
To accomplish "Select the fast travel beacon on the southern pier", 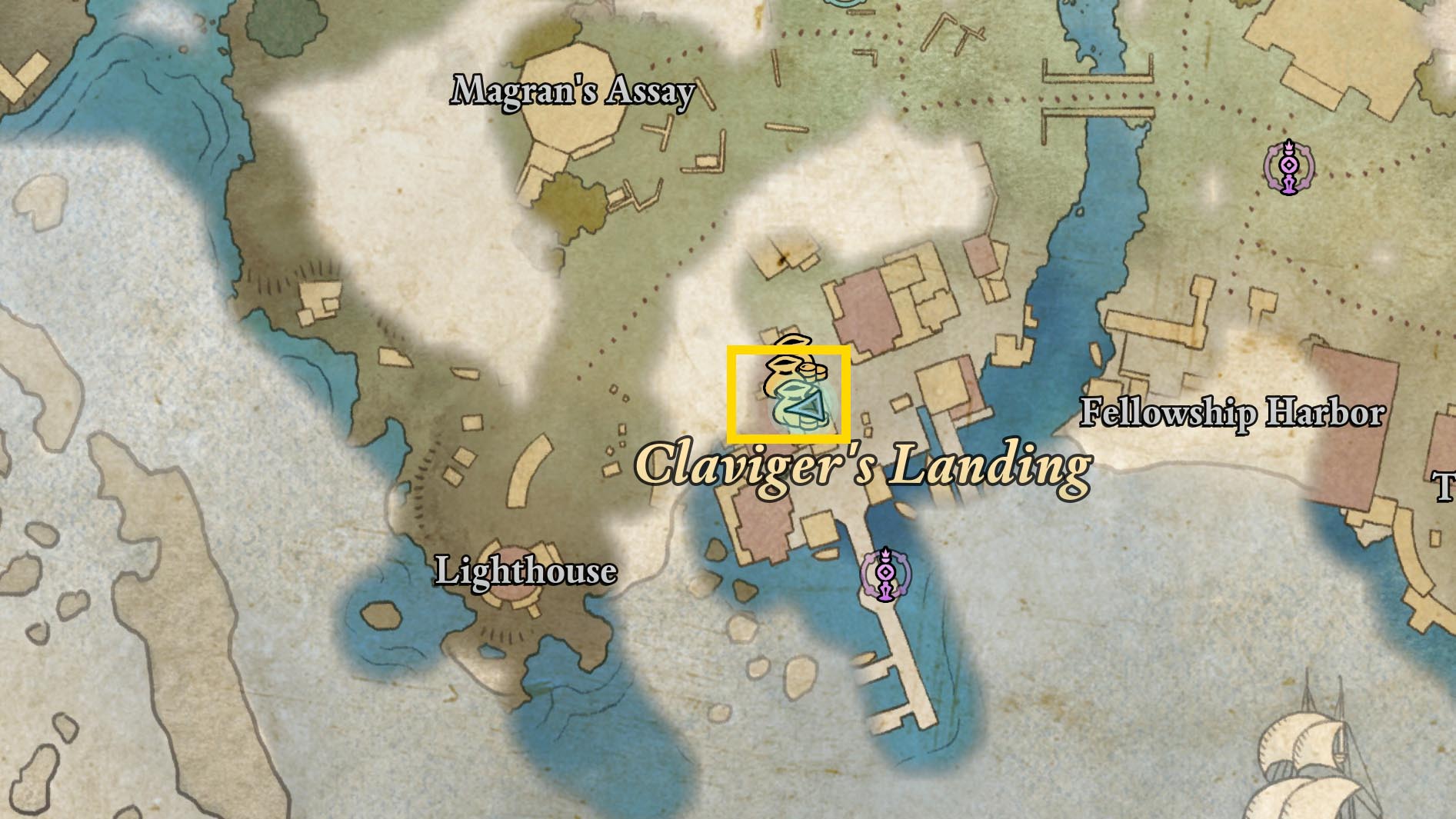I will [886, 573].
